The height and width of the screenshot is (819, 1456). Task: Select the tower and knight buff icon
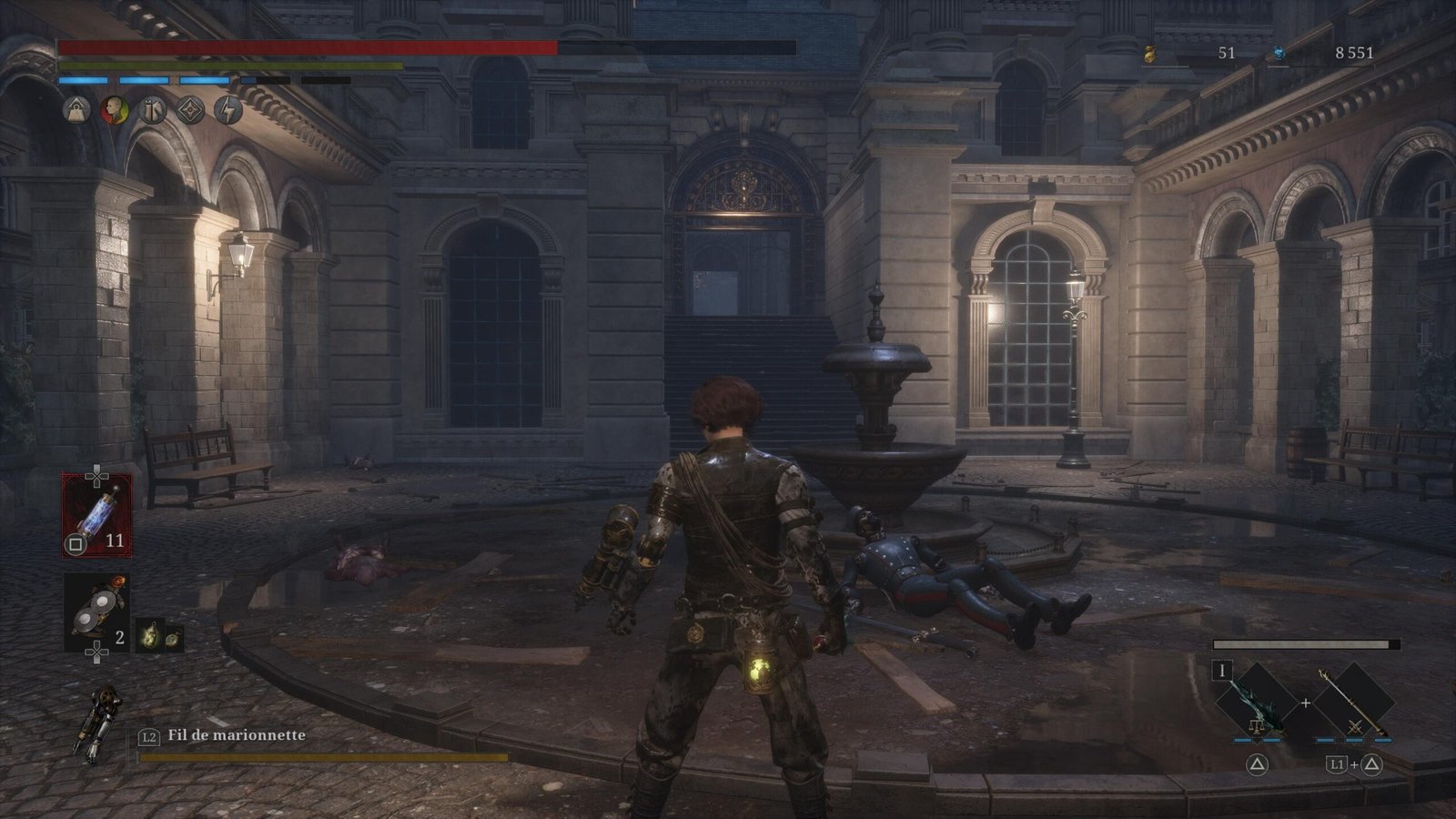[x=152, y=110]
